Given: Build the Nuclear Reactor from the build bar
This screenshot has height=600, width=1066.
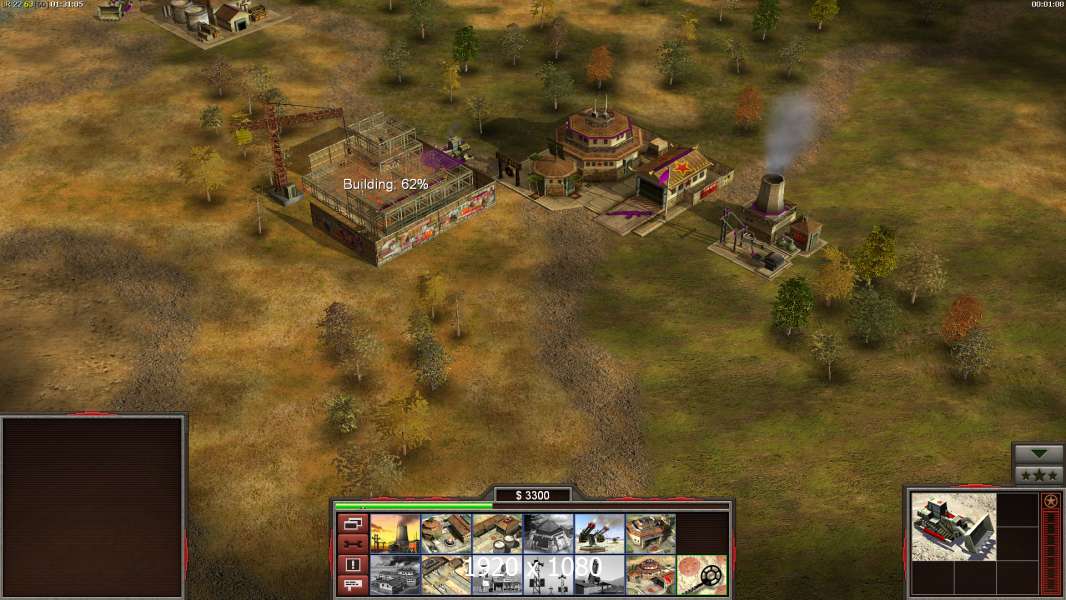Looking at the screenshot, I should coord(395,534).
